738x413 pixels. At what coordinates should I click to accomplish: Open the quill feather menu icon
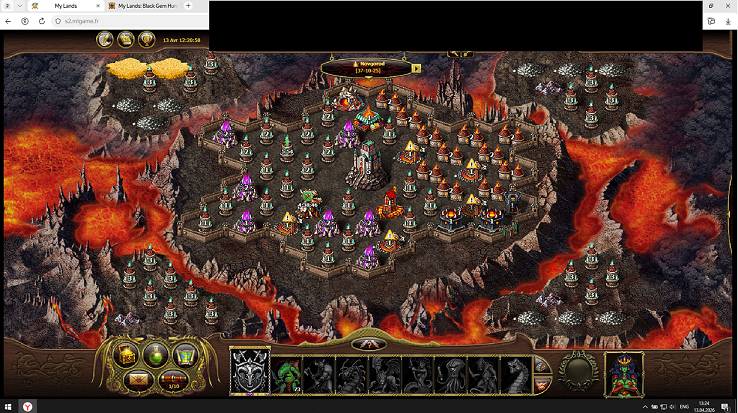[x=105, y=39]
